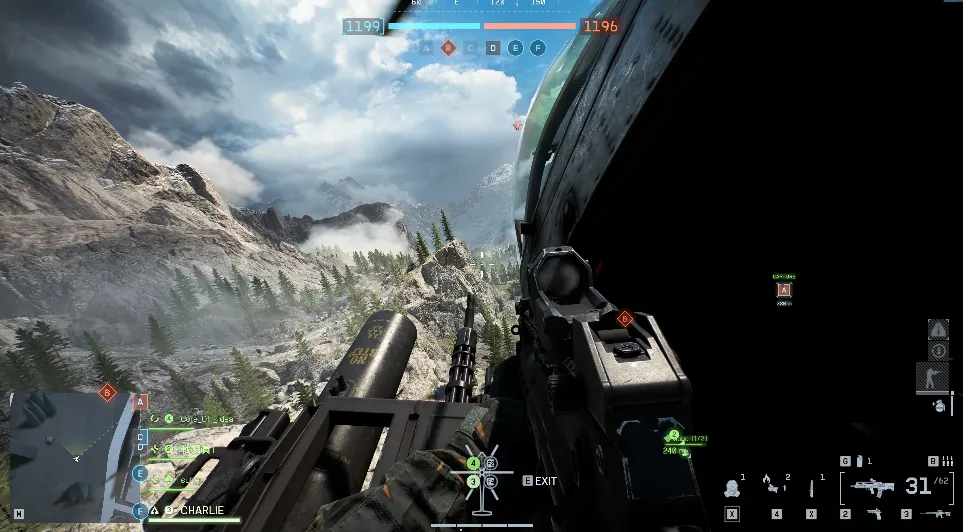
Task: Select the incendiary launcher gadget icon
Action: pyautogui.click(x=772, y=488)
